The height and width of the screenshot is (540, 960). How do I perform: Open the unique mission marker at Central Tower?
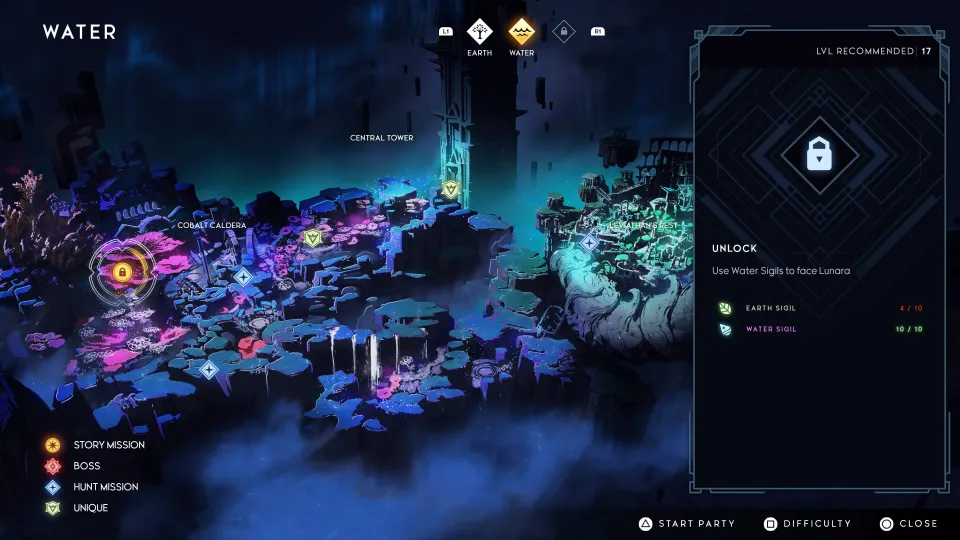point(451,188)
